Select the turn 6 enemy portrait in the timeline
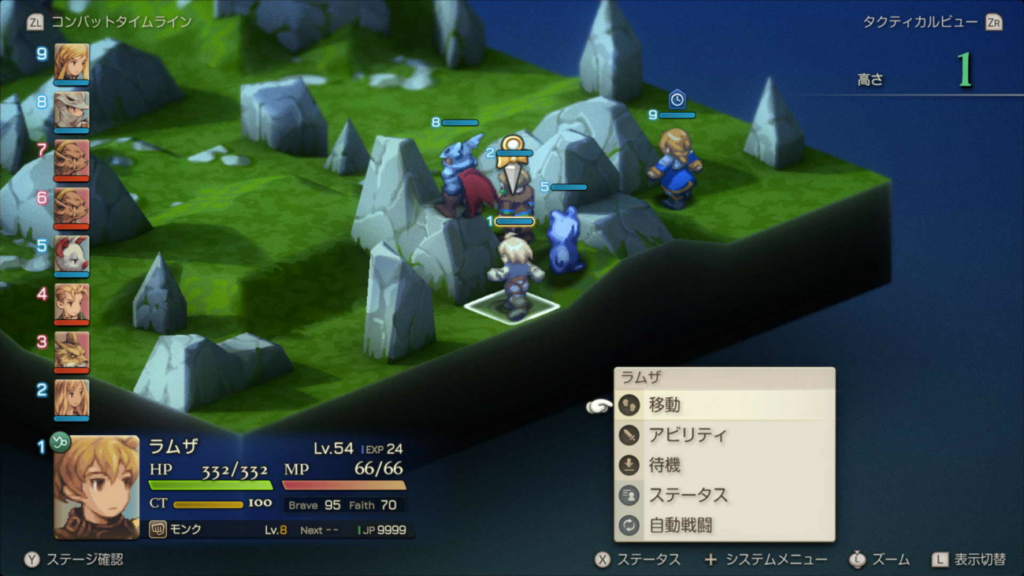 click(x=71, y=206)
